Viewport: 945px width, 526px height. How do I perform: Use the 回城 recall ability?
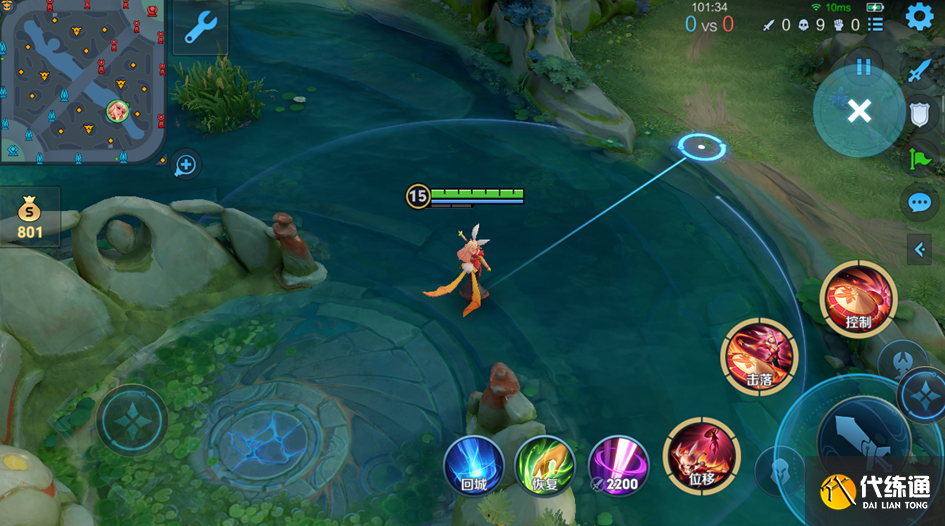(x=473, y=466)
